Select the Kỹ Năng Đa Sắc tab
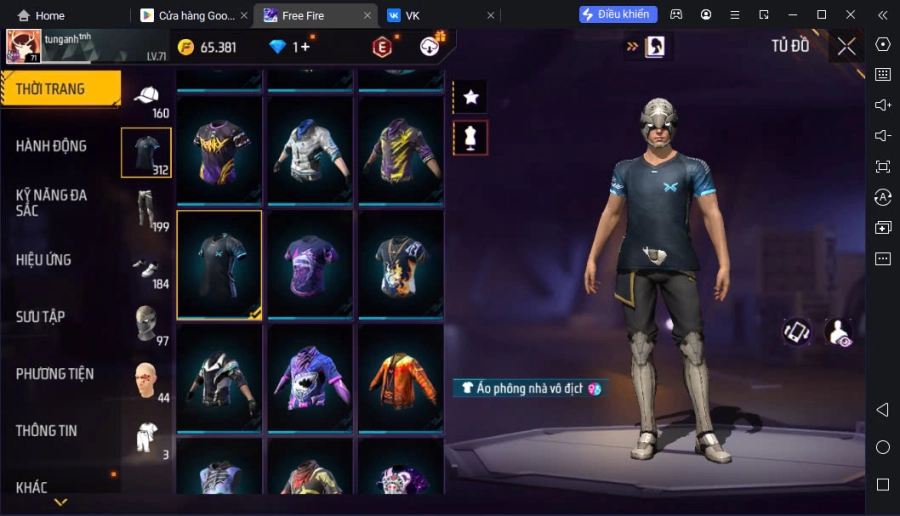Viewport: 900px width, 516px height. (x=51, y=202)
